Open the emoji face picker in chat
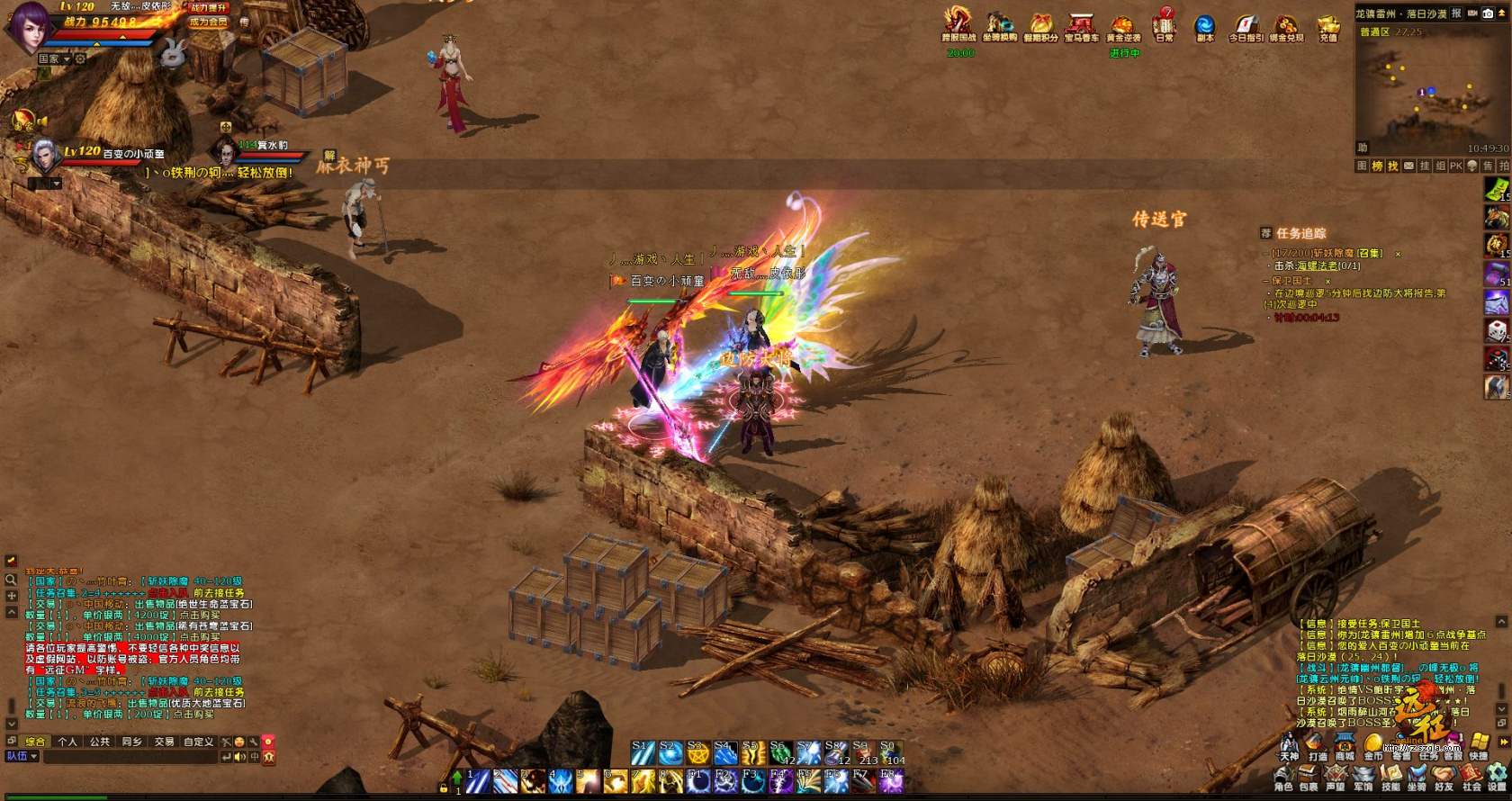1512x801 pixels. tap(239, 742)
